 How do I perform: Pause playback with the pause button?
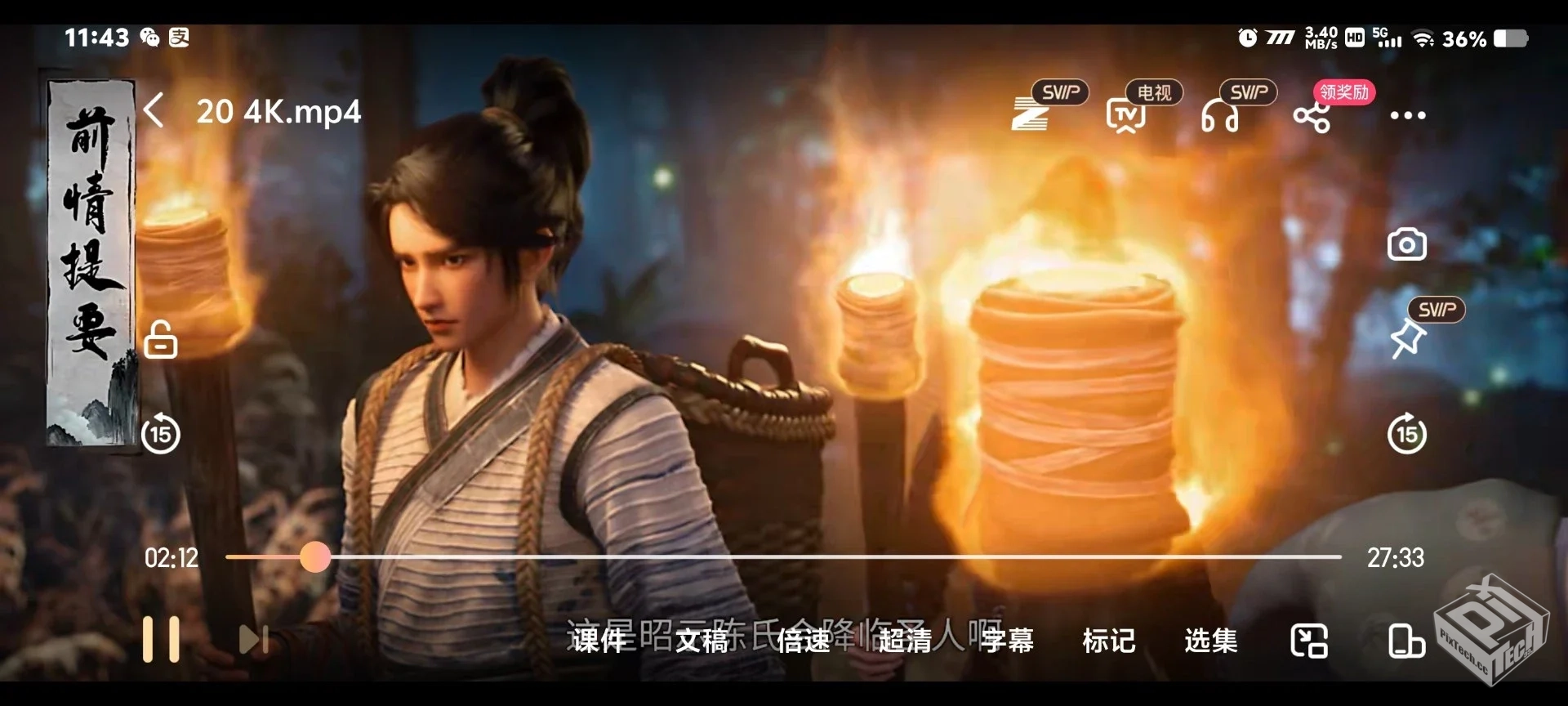point(163,640)
